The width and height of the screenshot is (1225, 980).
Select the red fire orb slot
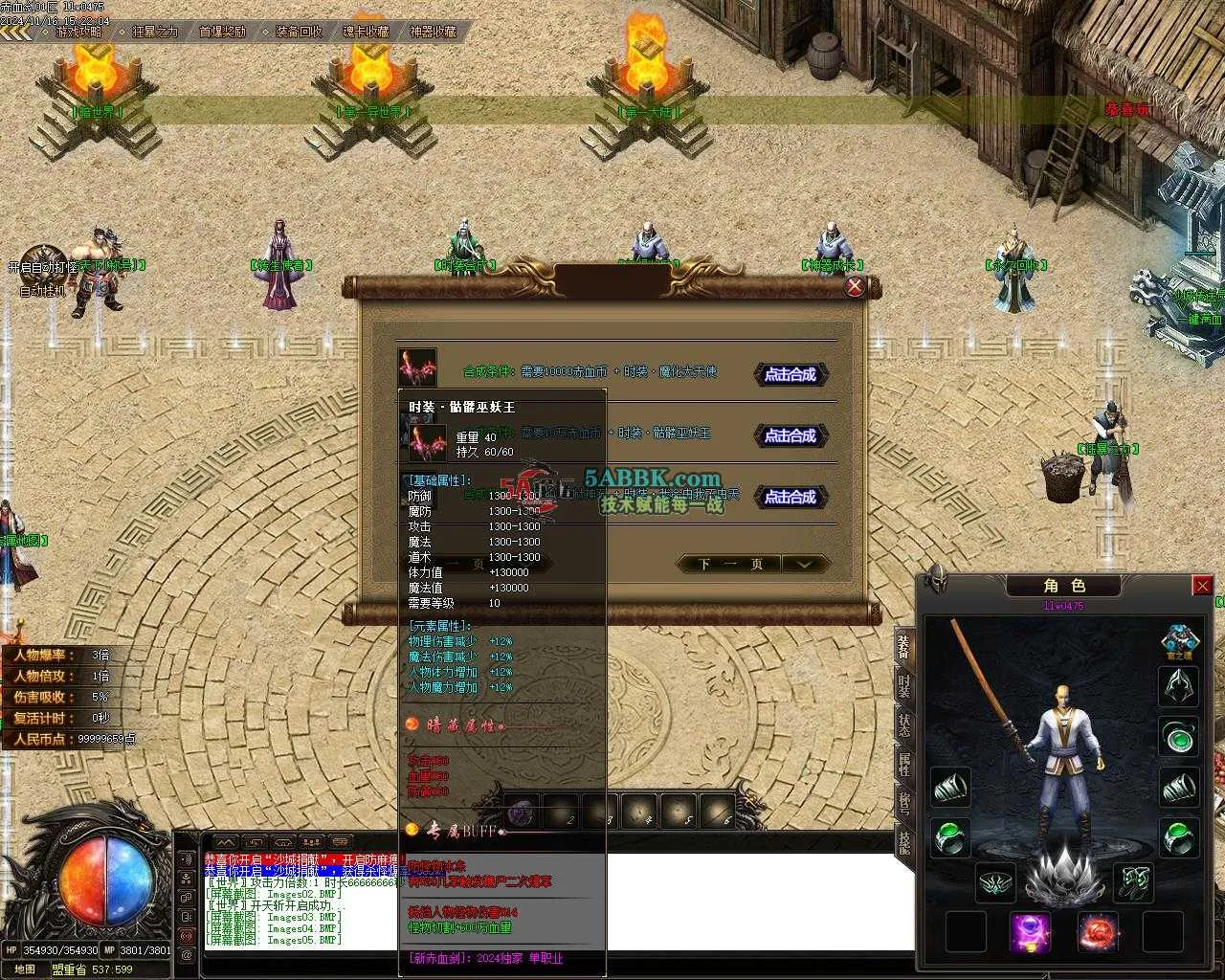(1098, 931)
